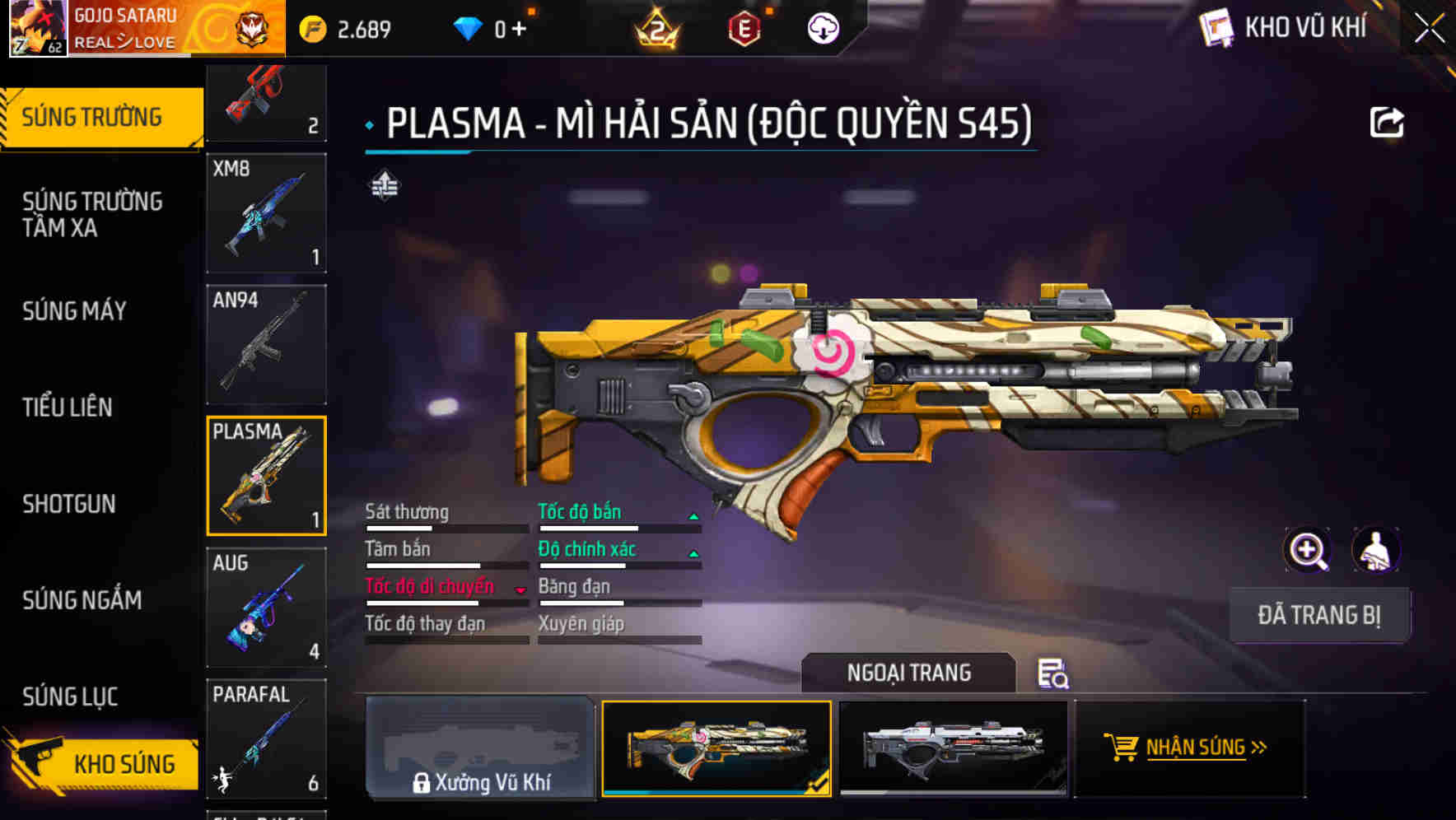Click the red down arrow on Tốc độ di chuyển

(520, 589)
